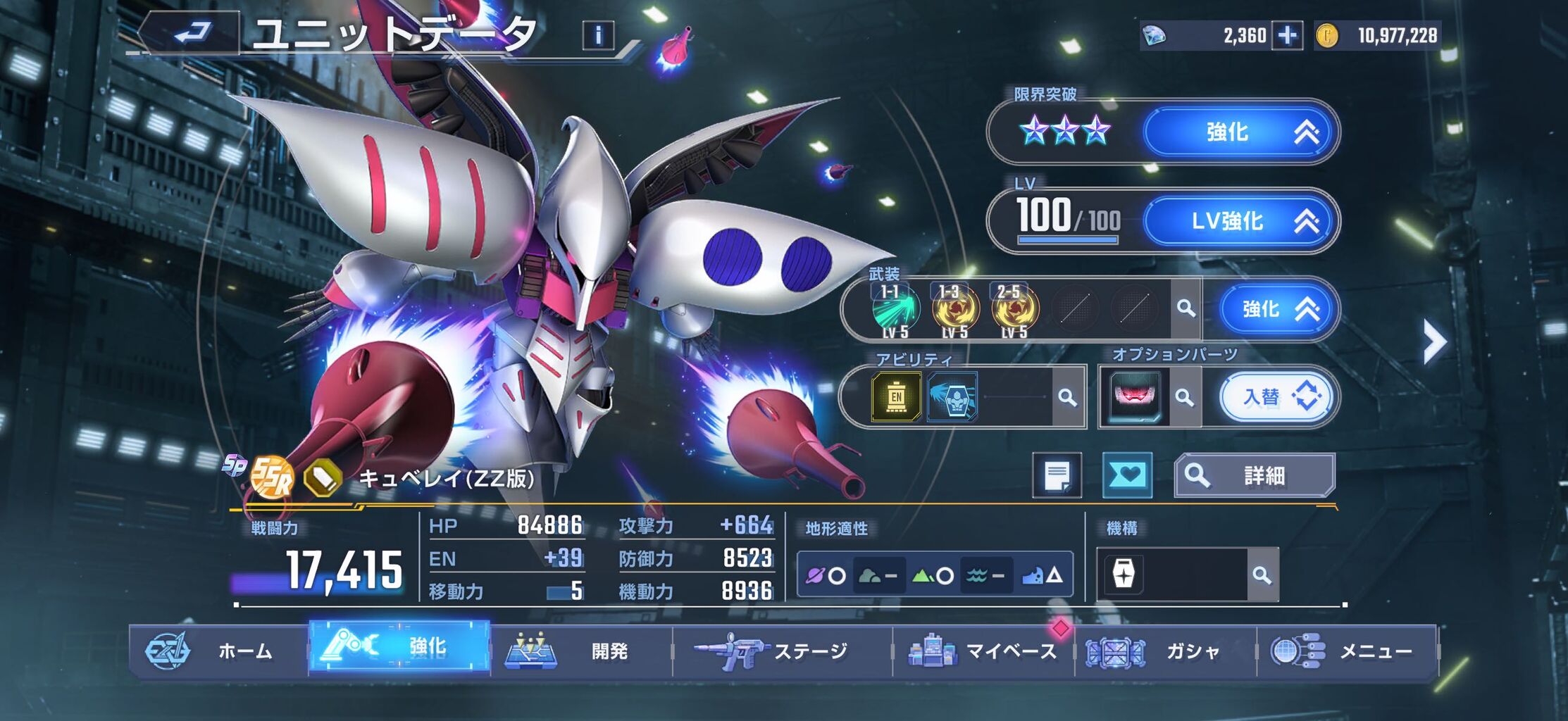Show next unit with right arrow

pos(1433,342)
